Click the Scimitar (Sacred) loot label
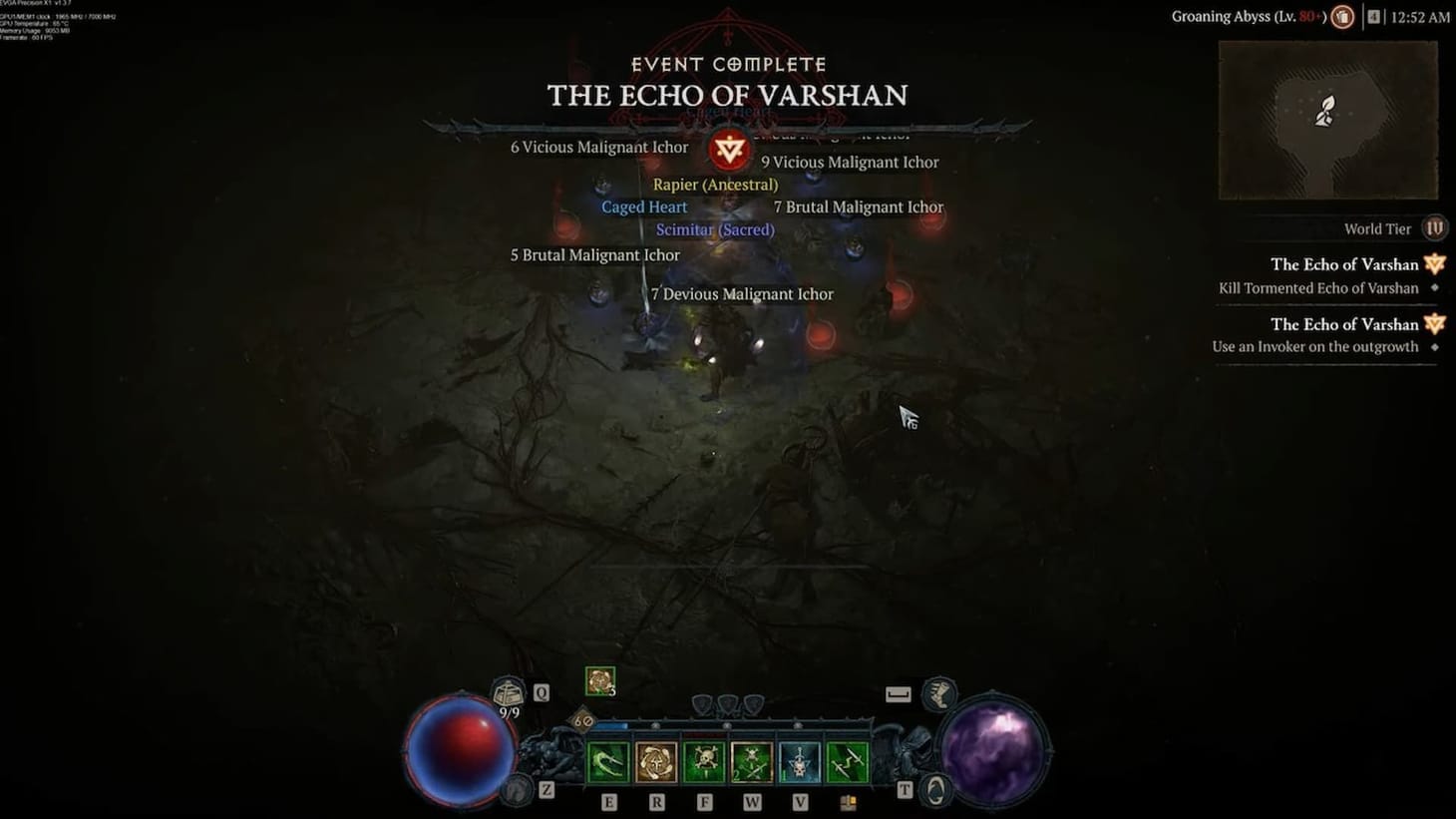 (715, 229)
